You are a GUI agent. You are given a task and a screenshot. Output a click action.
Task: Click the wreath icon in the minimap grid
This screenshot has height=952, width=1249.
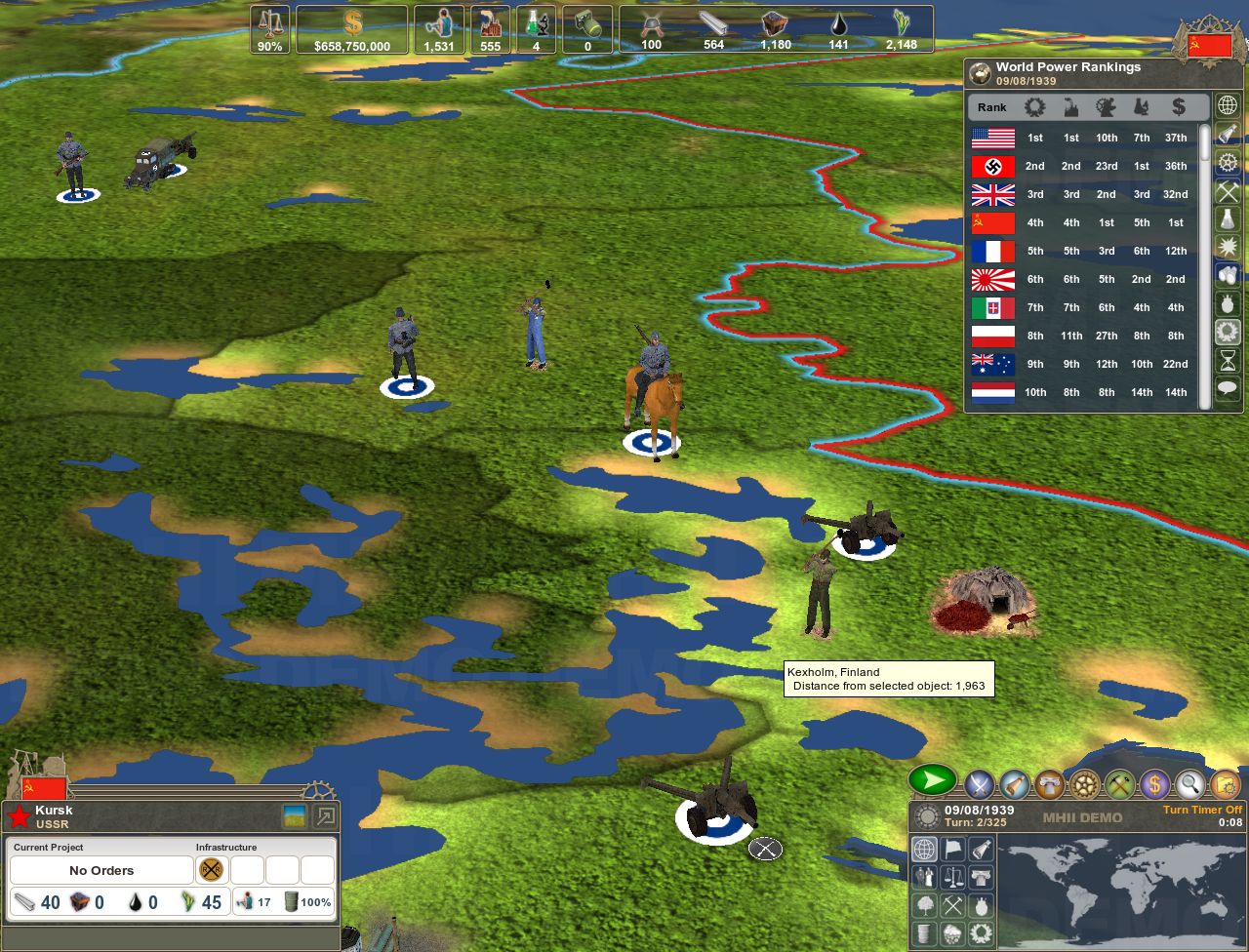[981, 933]
